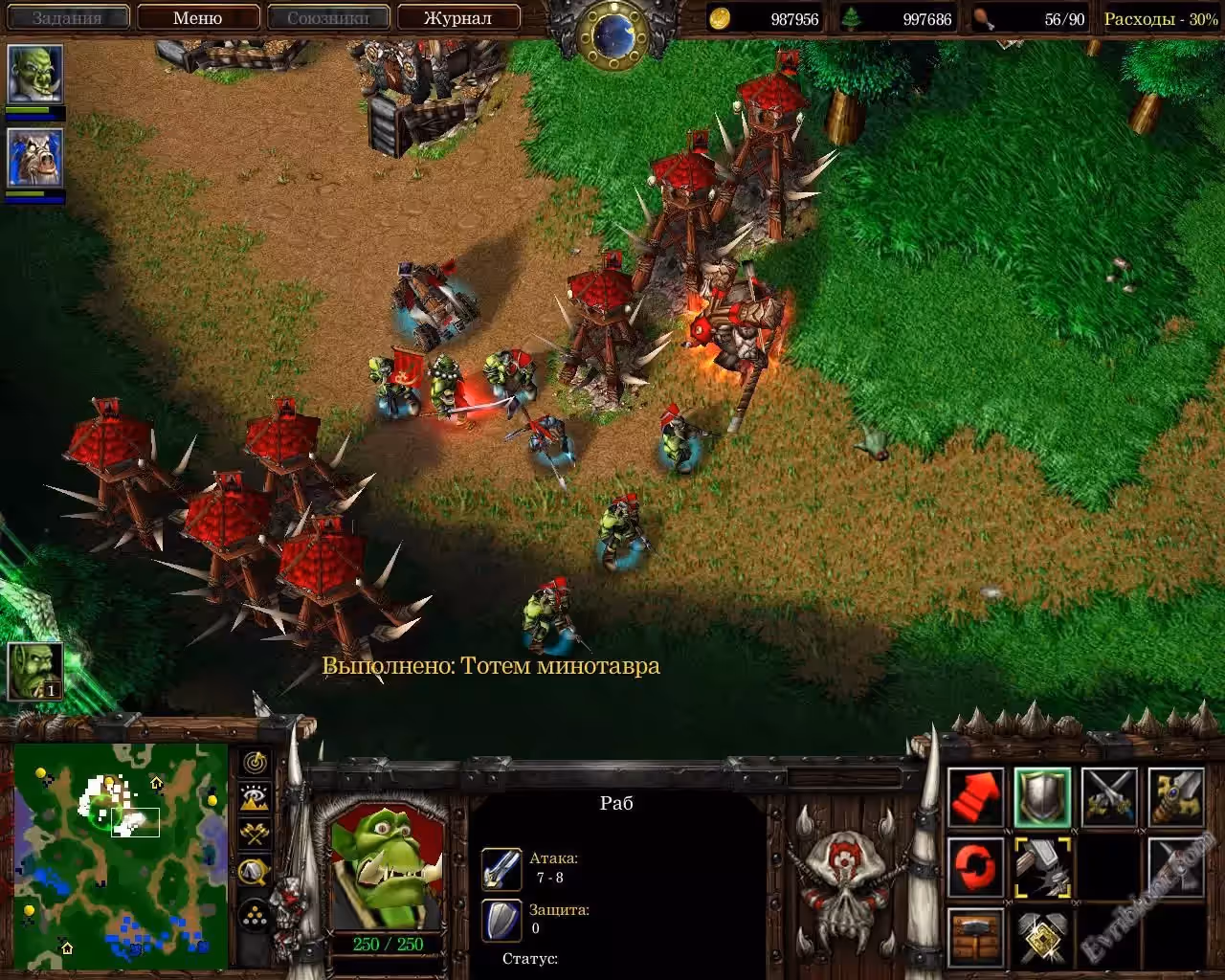Choose the golden-hilted sword Attack command

(1176, 796)
